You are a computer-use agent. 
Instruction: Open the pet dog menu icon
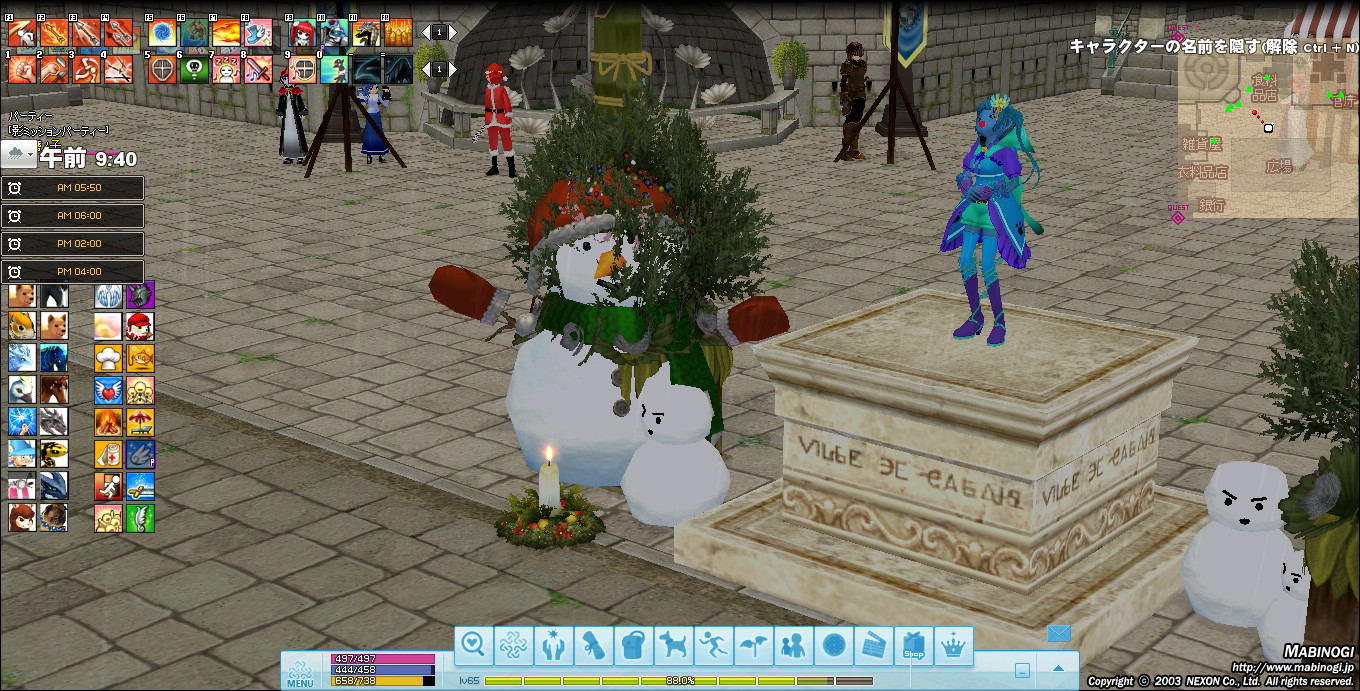click(x=674, y=646)
